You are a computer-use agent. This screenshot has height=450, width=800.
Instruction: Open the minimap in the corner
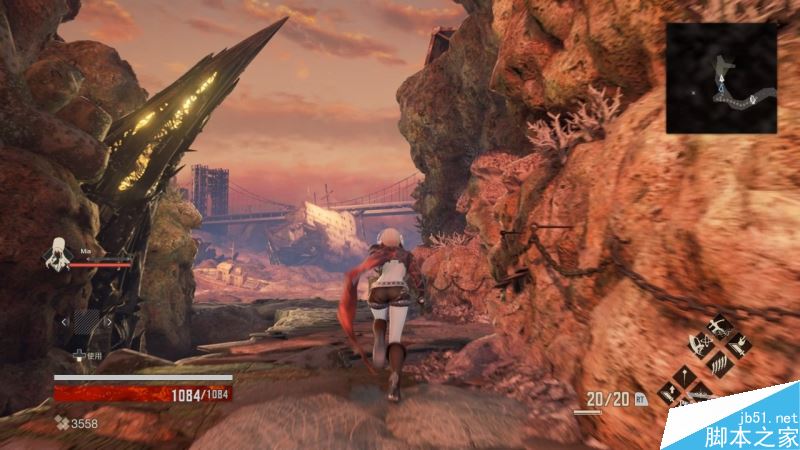[721, 78]
